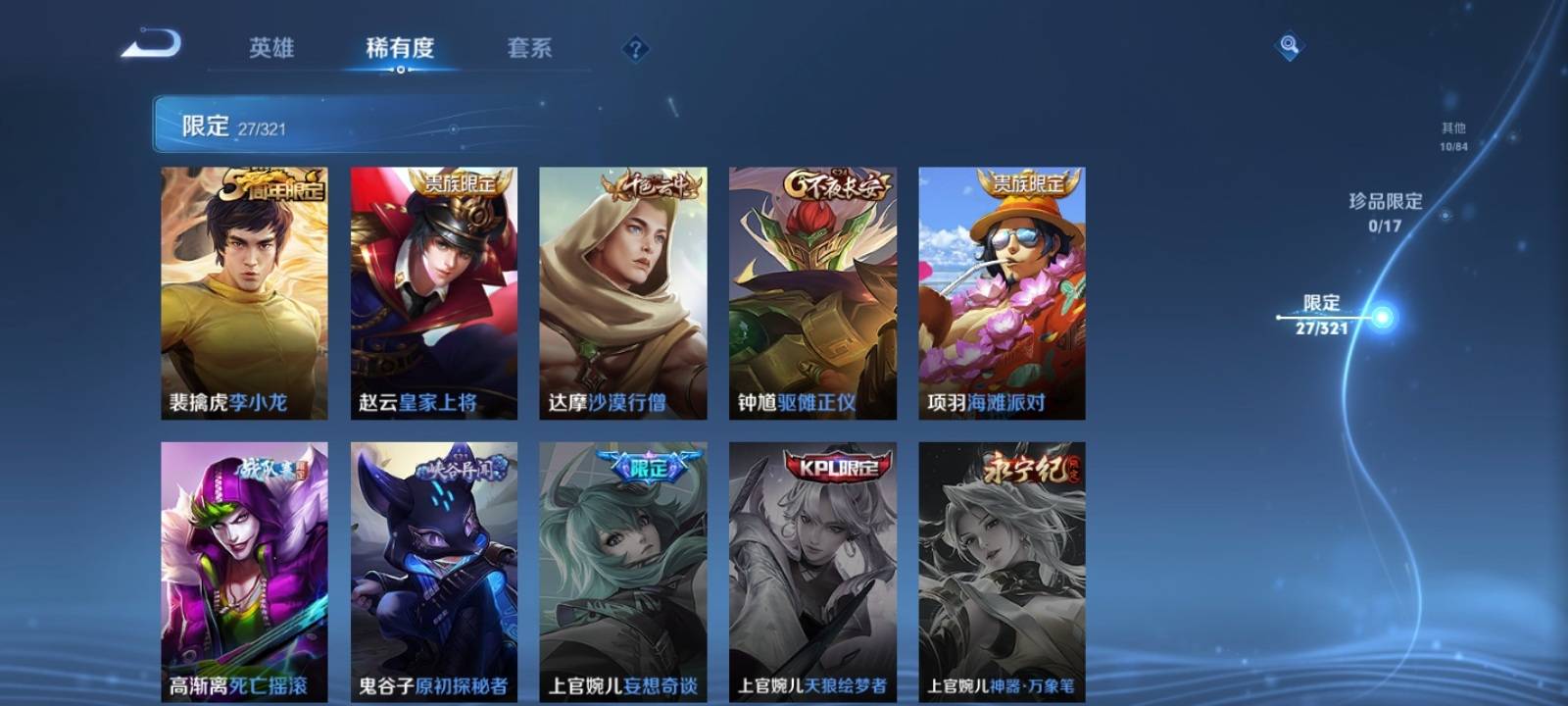
Task: Open the 套系 tab
Action: 529,48
